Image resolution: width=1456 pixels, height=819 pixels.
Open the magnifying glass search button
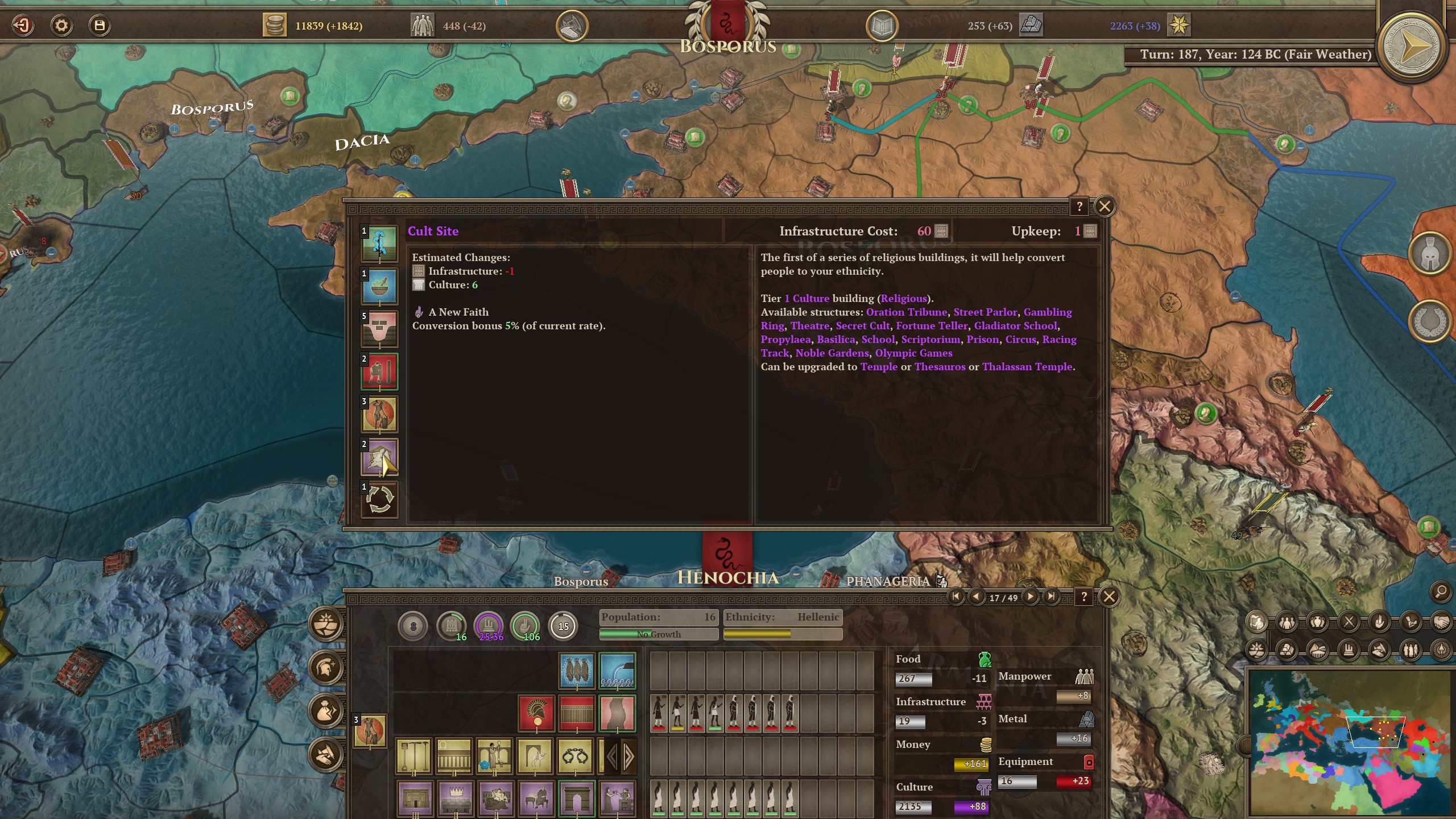[x=1441, y=592]
